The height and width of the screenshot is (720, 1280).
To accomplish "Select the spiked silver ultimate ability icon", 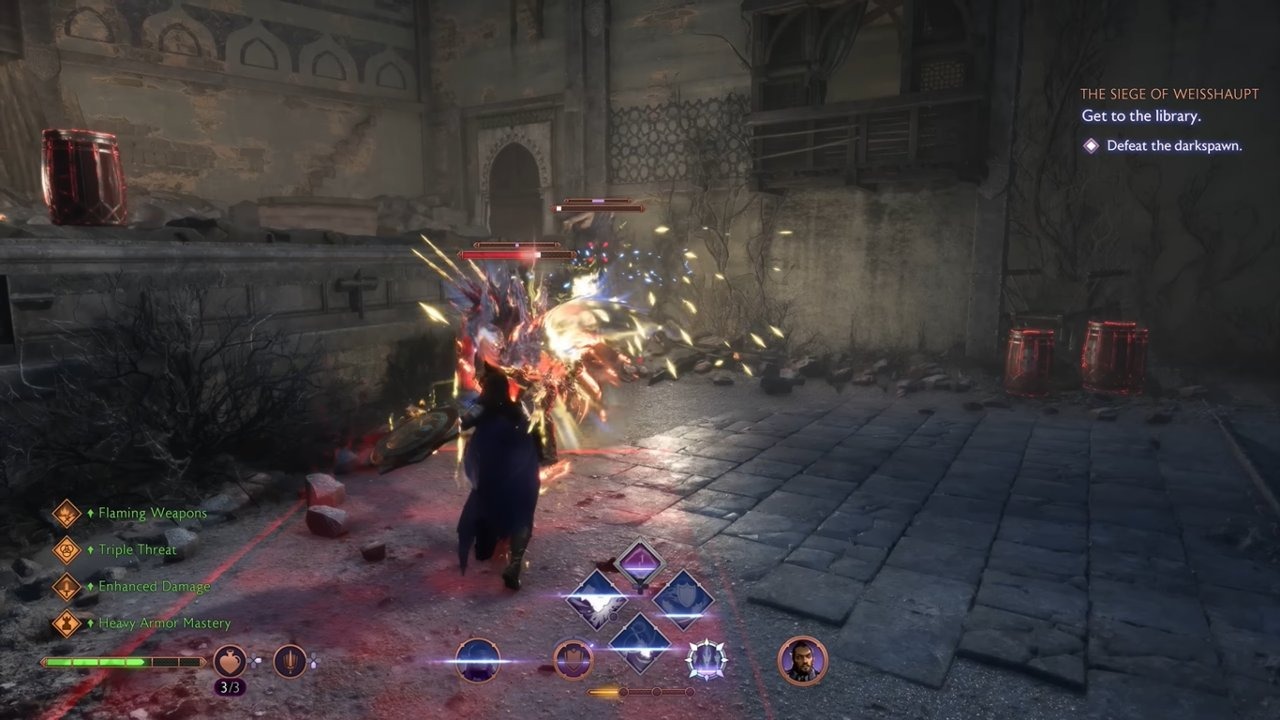I will coord(706,660).
